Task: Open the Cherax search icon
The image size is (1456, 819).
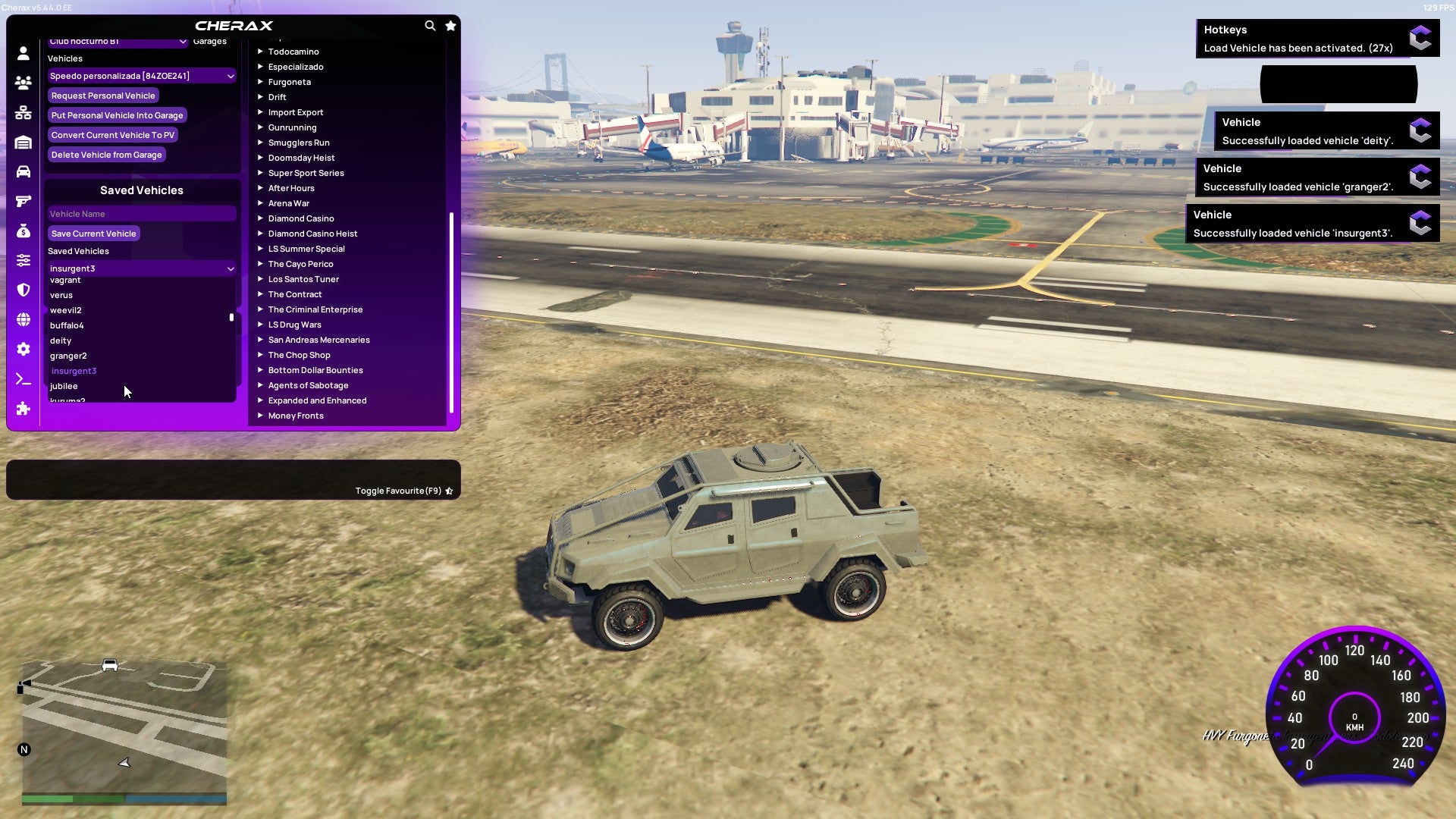Action: click(x=430, y=25)
